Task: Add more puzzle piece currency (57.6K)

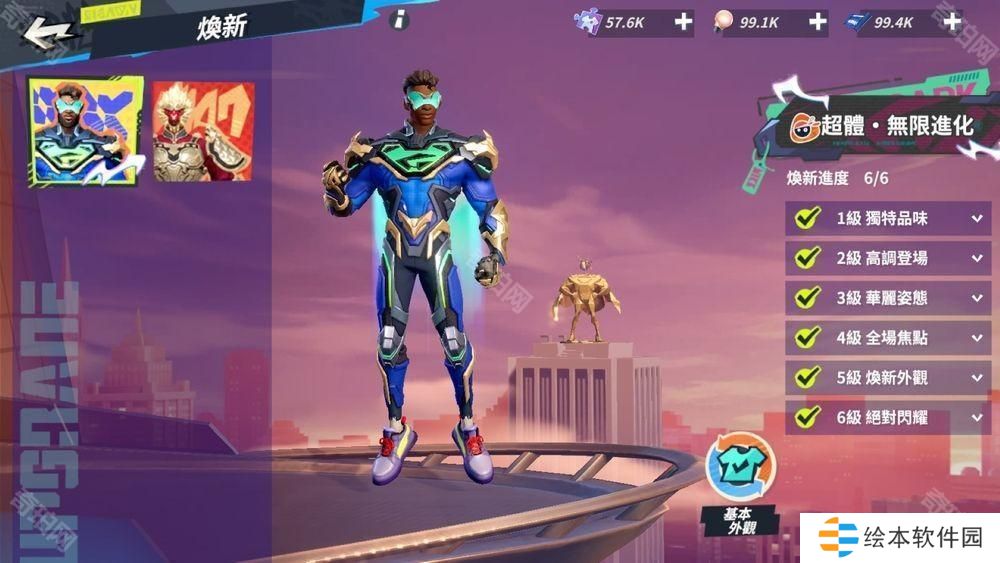Action: (683, 22)
